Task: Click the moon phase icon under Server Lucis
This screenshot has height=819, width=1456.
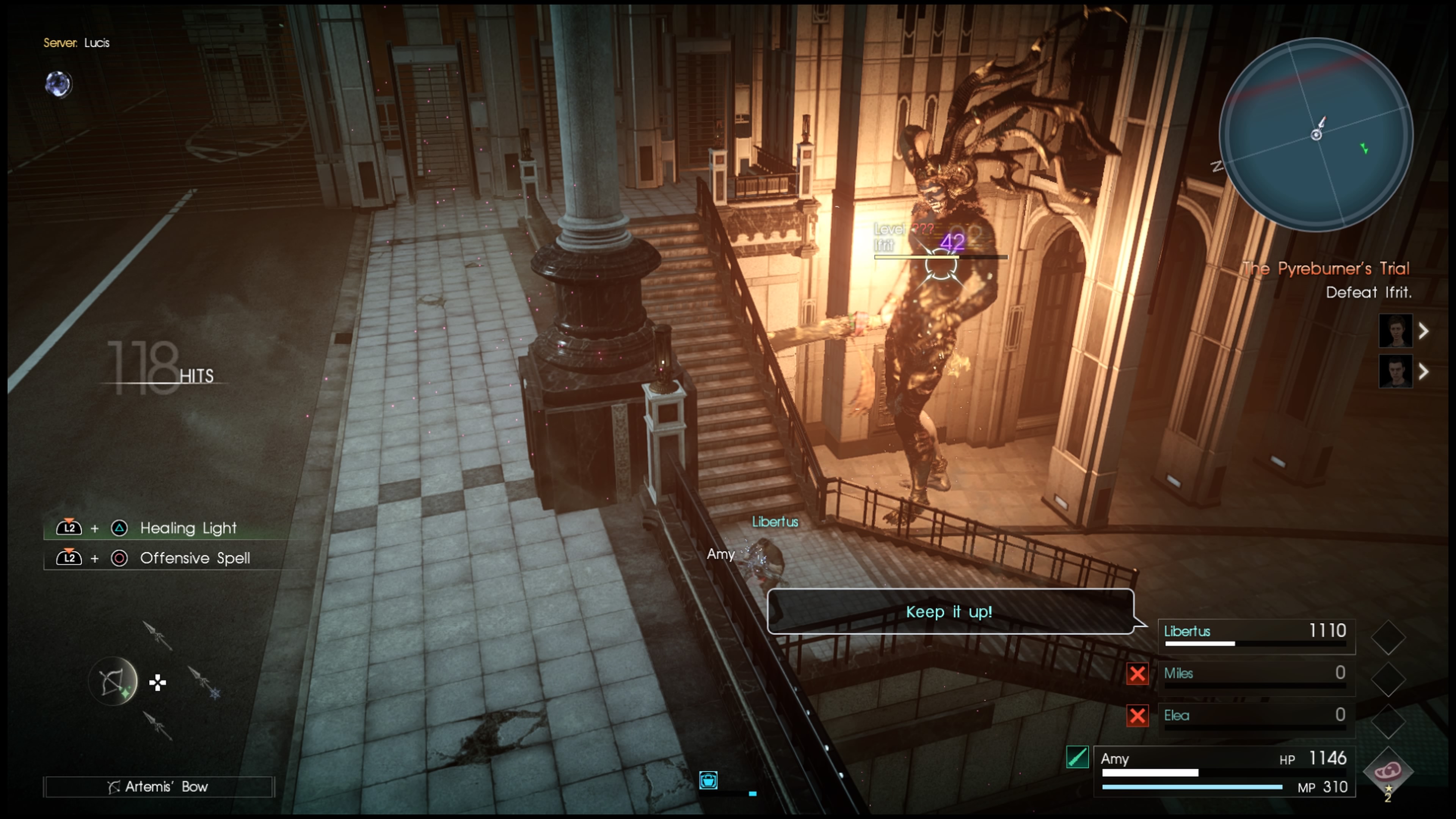Action: tap(58, 85)
